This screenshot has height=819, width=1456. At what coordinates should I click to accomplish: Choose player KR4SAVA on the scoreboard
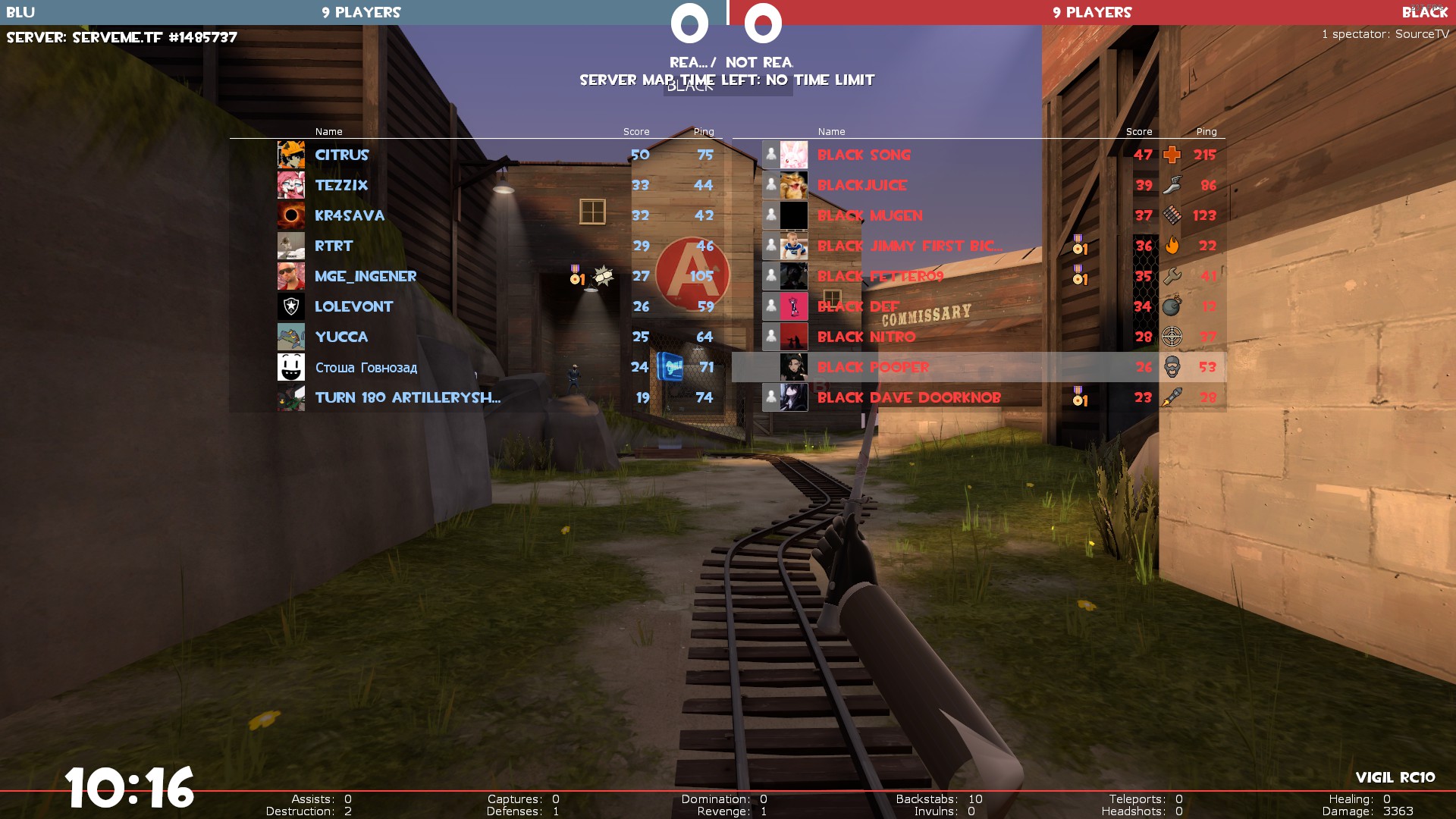350,215
